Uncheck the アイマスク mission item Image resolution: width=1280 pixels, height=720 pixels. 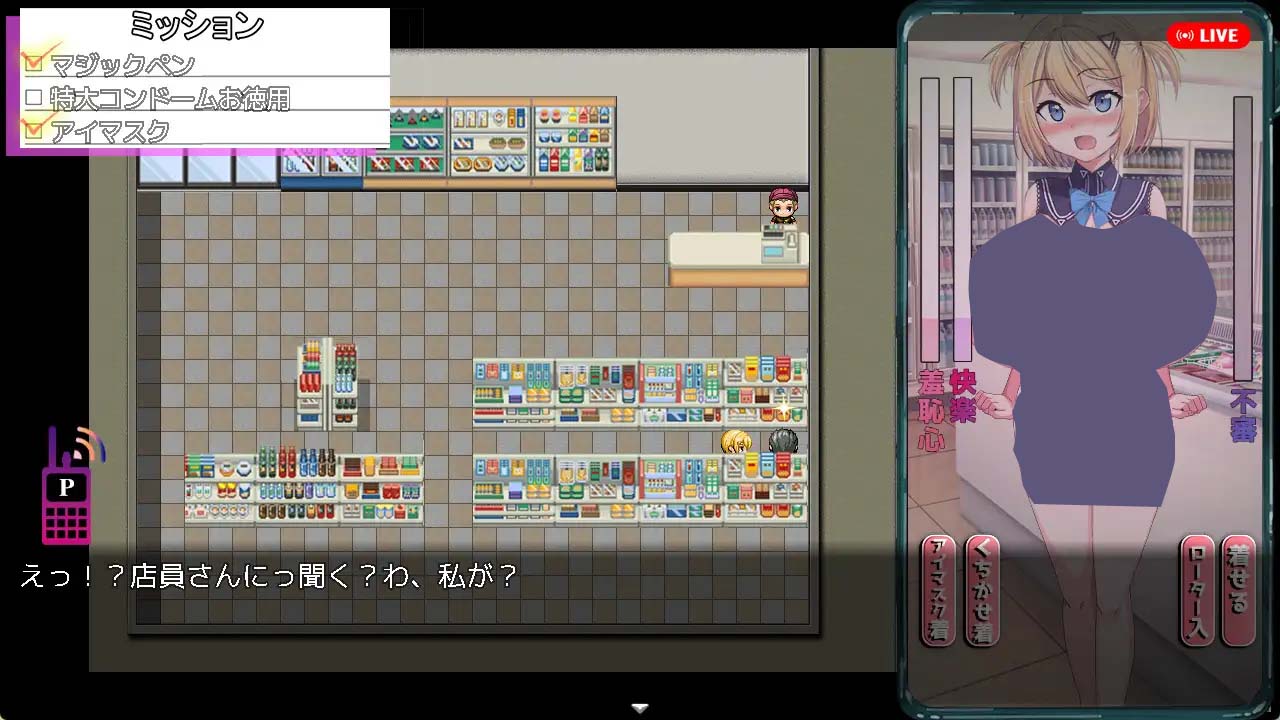36,129
